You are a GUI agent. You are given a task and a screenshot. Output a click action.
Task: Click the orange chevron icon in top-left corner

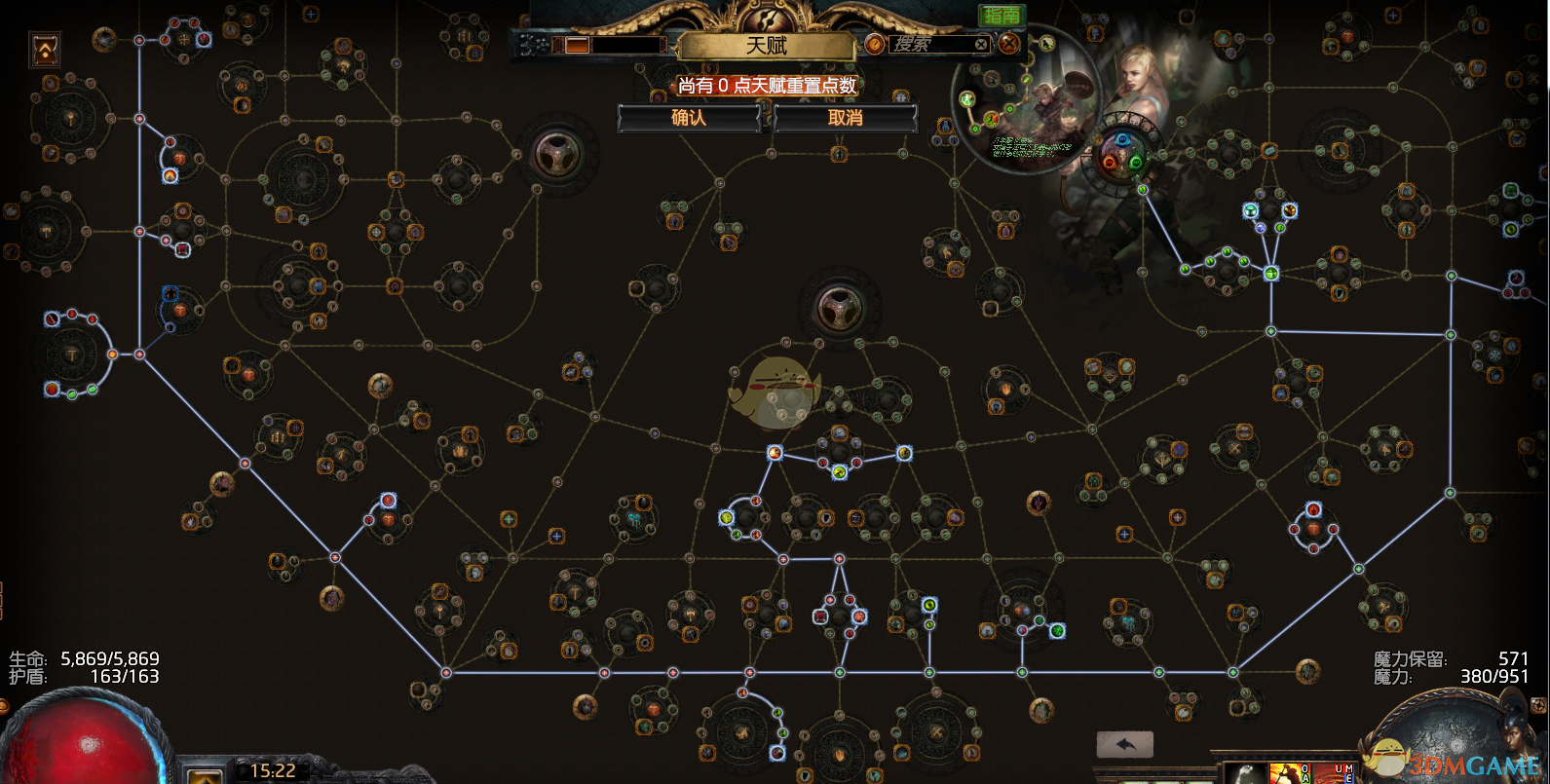pyautogui.click(x=46, y=50)
